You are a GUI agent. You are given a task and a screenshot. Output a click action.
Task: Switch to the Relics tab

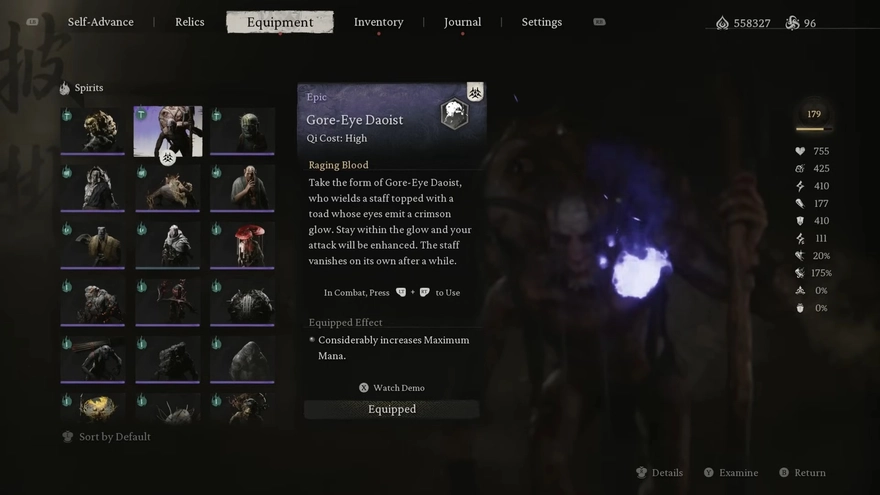tap(190, 22)
